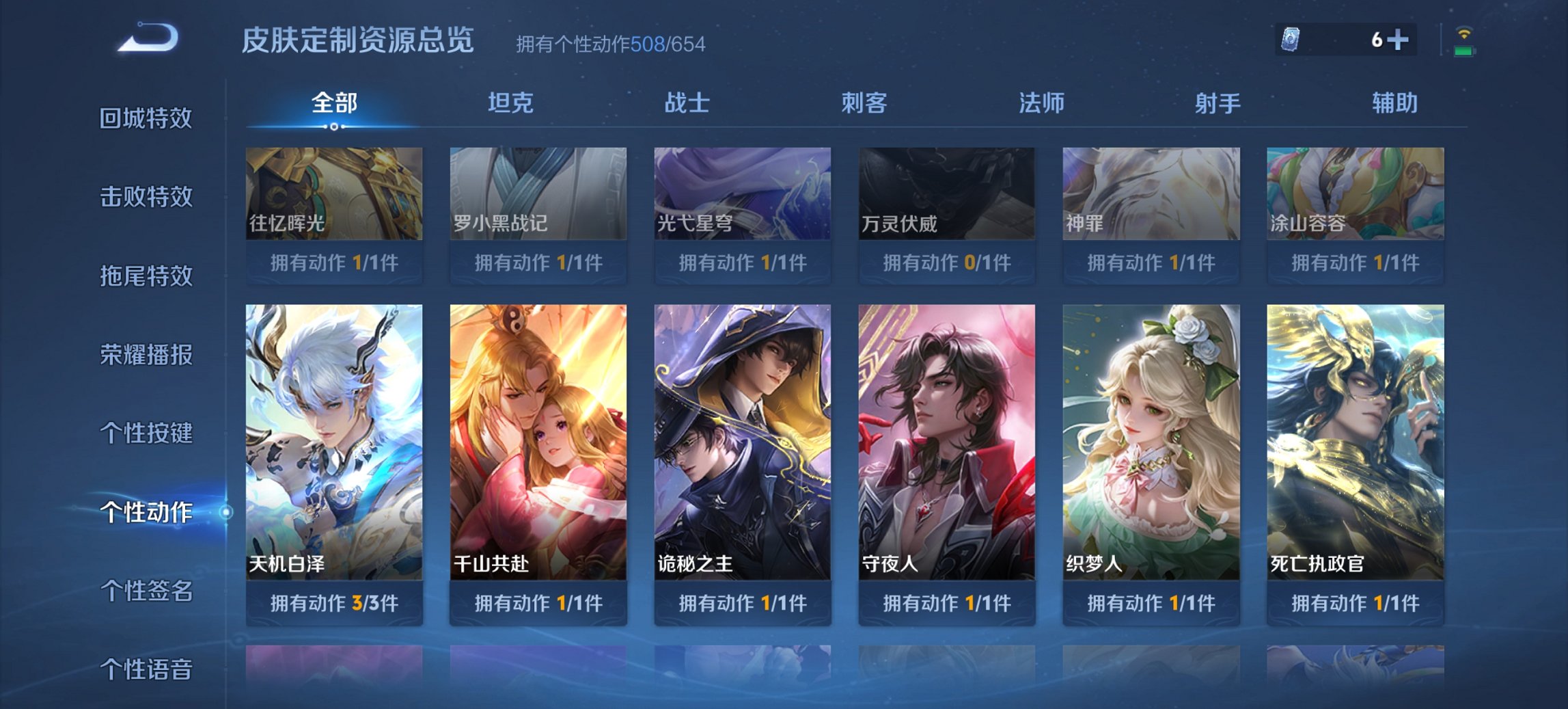Open 回城特效 in the left sidebar
Viewport: 1568px width, 709px height.
[x=146, y=118]
